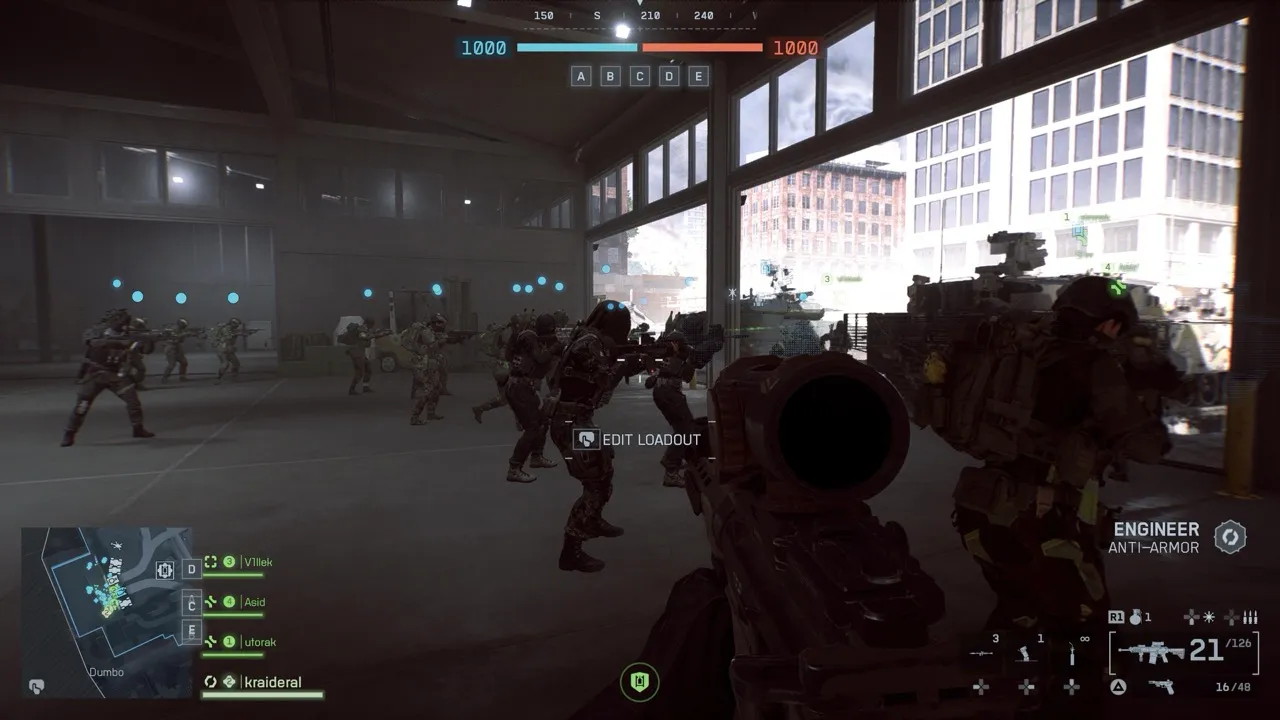Select capture objective B marker
Image resolution: width=1280 pixels, height=720 pixels.
point(610,76)
